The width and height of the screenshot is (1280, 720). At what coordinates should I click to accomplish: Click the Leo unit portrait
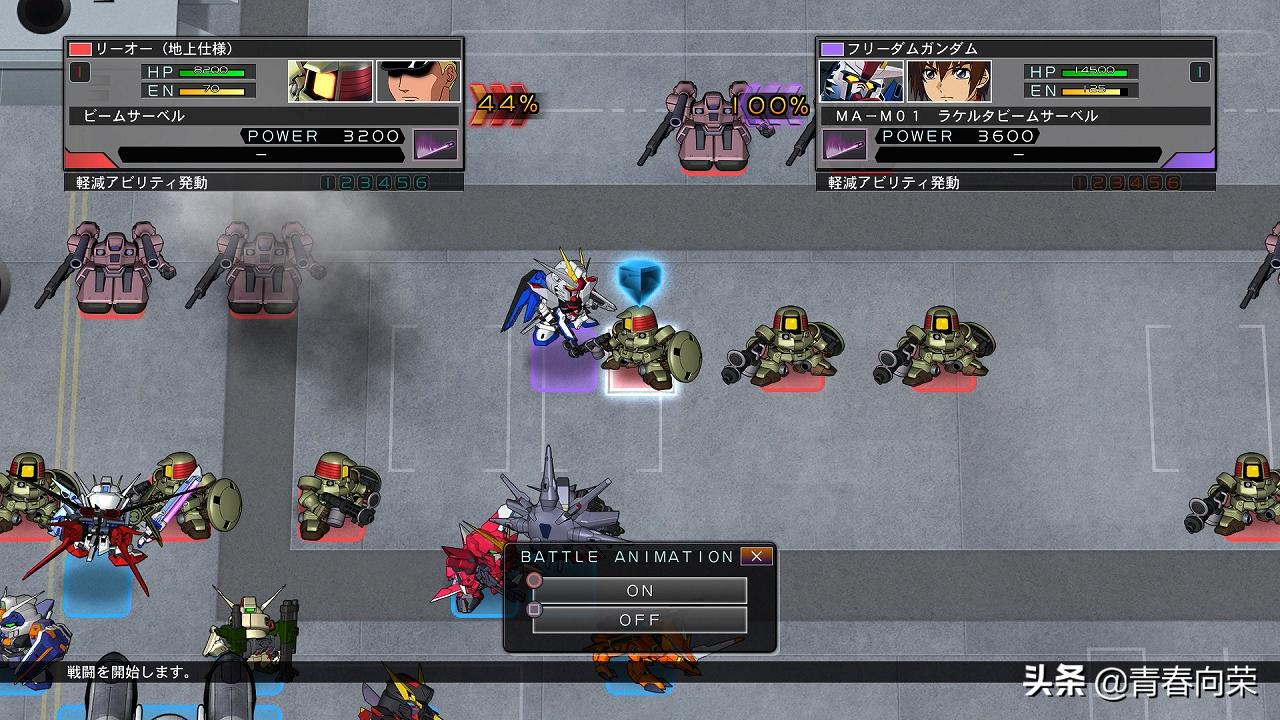[330, 82]
